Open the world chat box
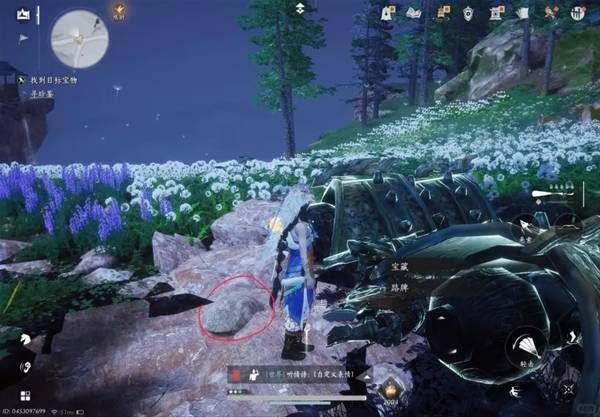The image size is (600, 417). point(298,372)
